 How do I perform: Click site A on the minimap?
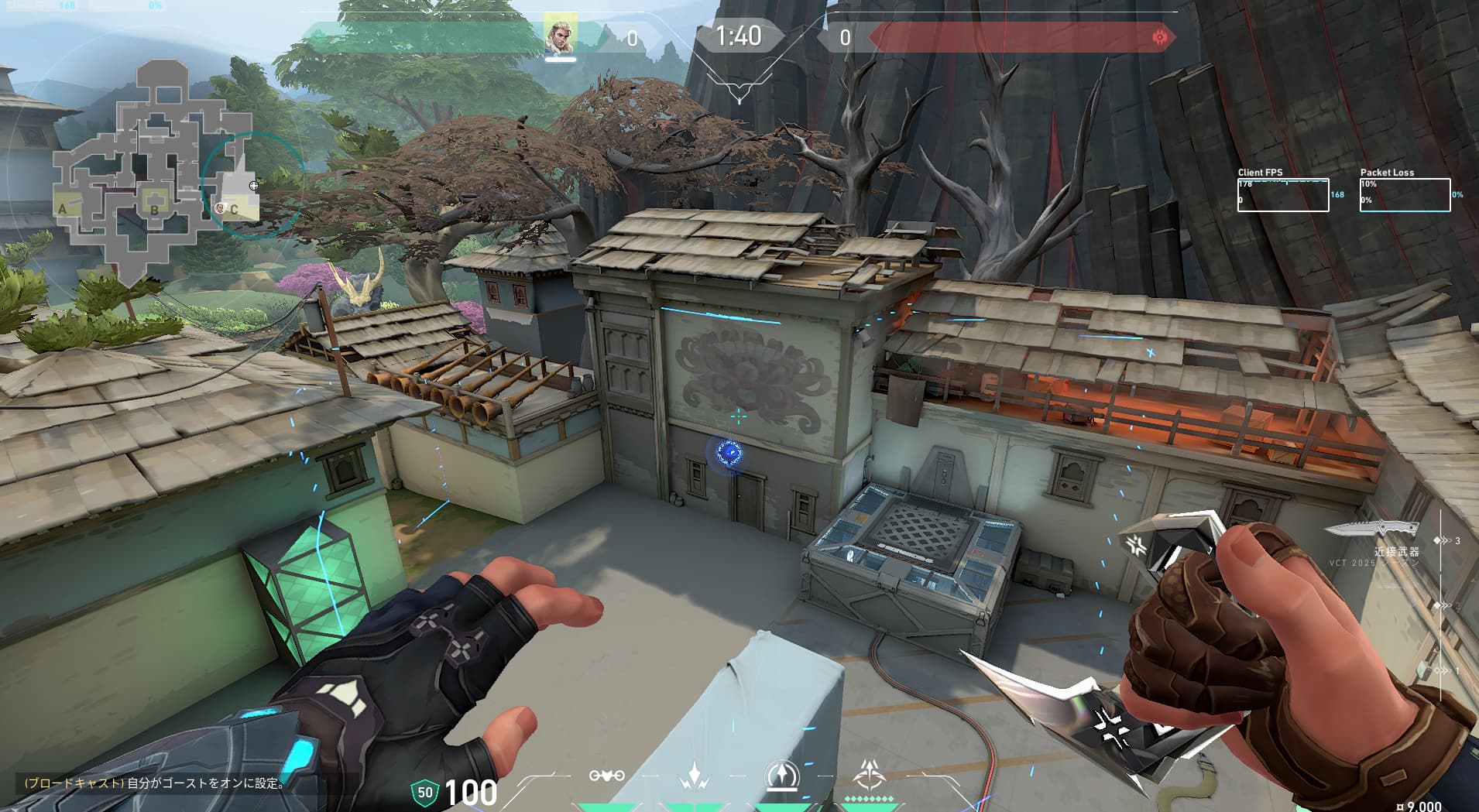coord(63,208)
